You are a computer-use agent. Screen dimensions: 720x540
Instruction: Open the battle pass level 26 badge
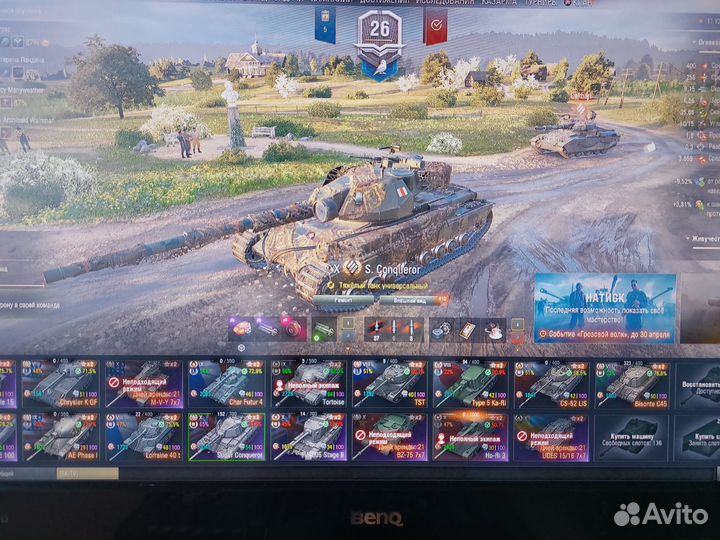379,33
